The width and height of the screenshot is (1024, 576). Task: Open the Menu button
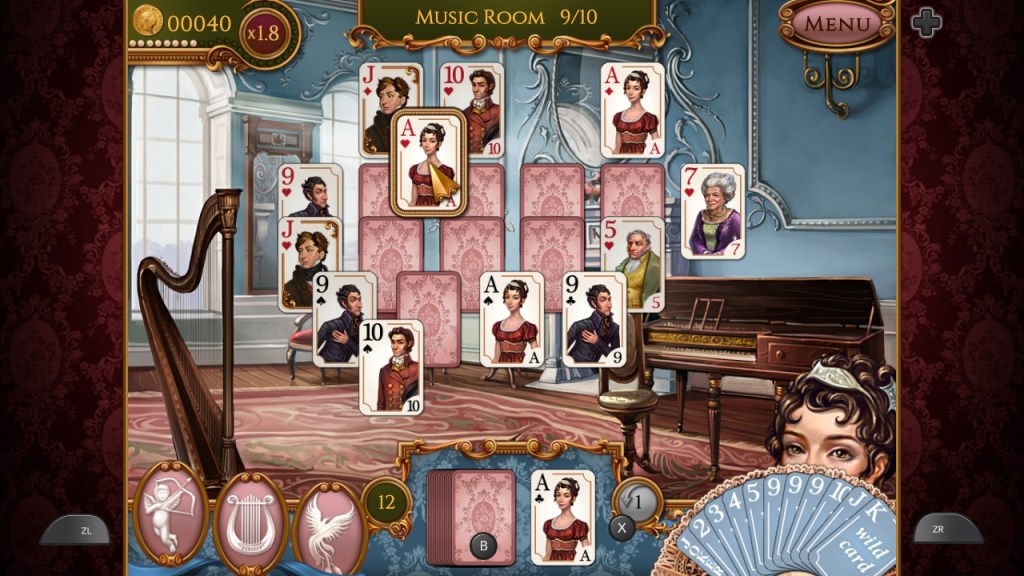pos(836,22)
